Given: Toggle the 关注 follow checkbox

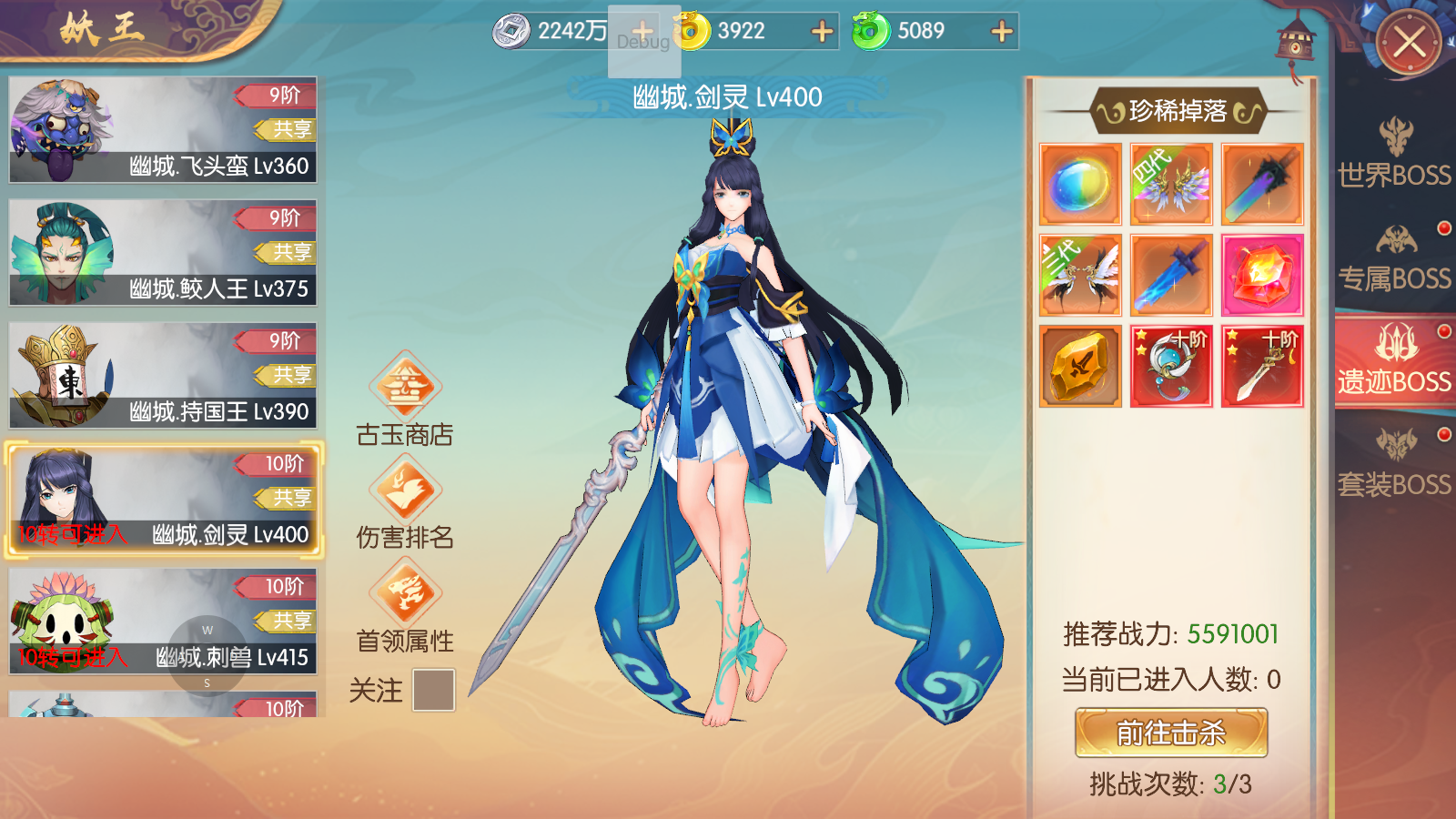Looking at the screenshot, I should point(433,690).
